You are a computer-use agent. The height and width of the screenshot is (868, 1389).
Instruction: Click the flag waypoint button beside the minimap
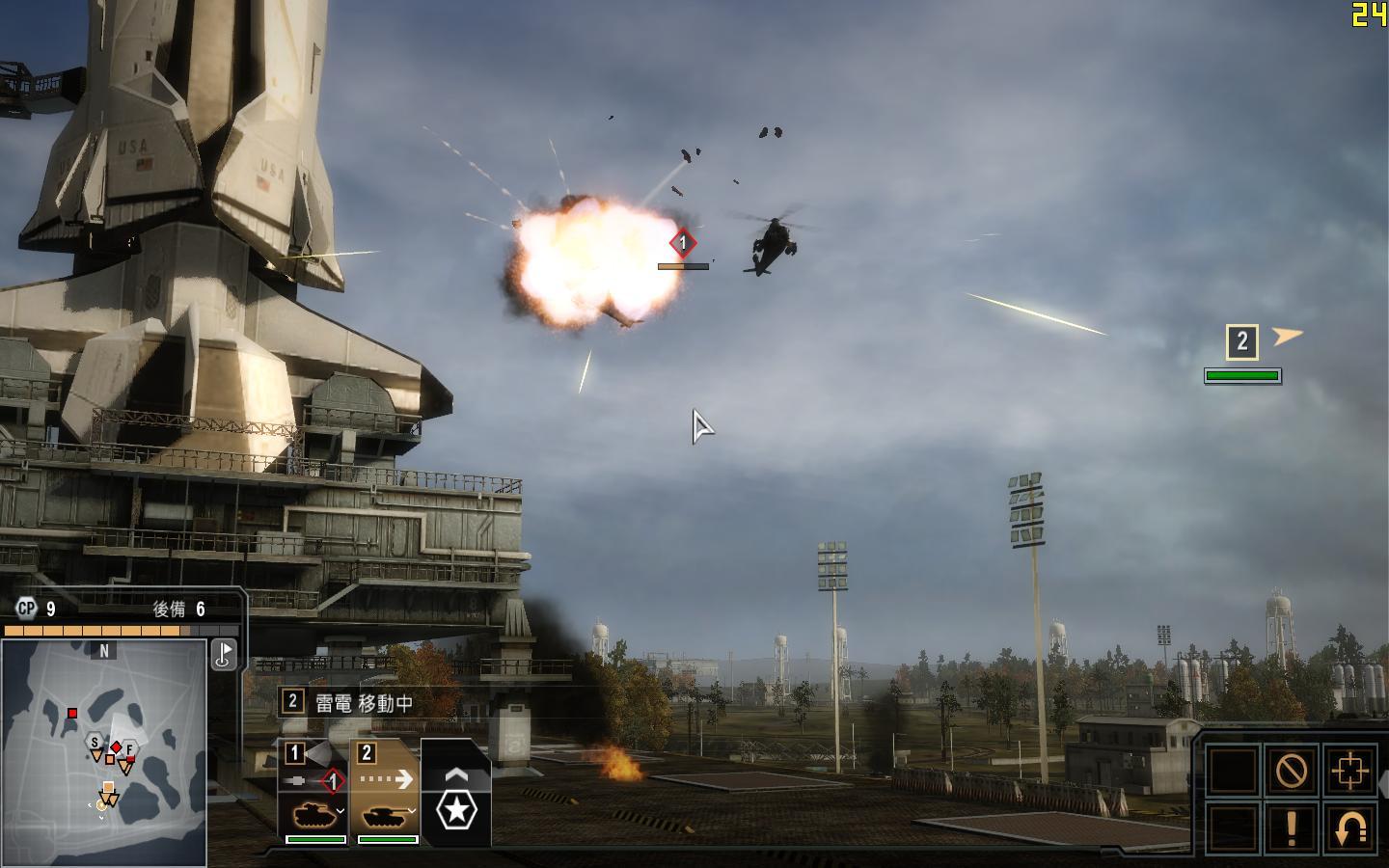click(x=224, y=654)
